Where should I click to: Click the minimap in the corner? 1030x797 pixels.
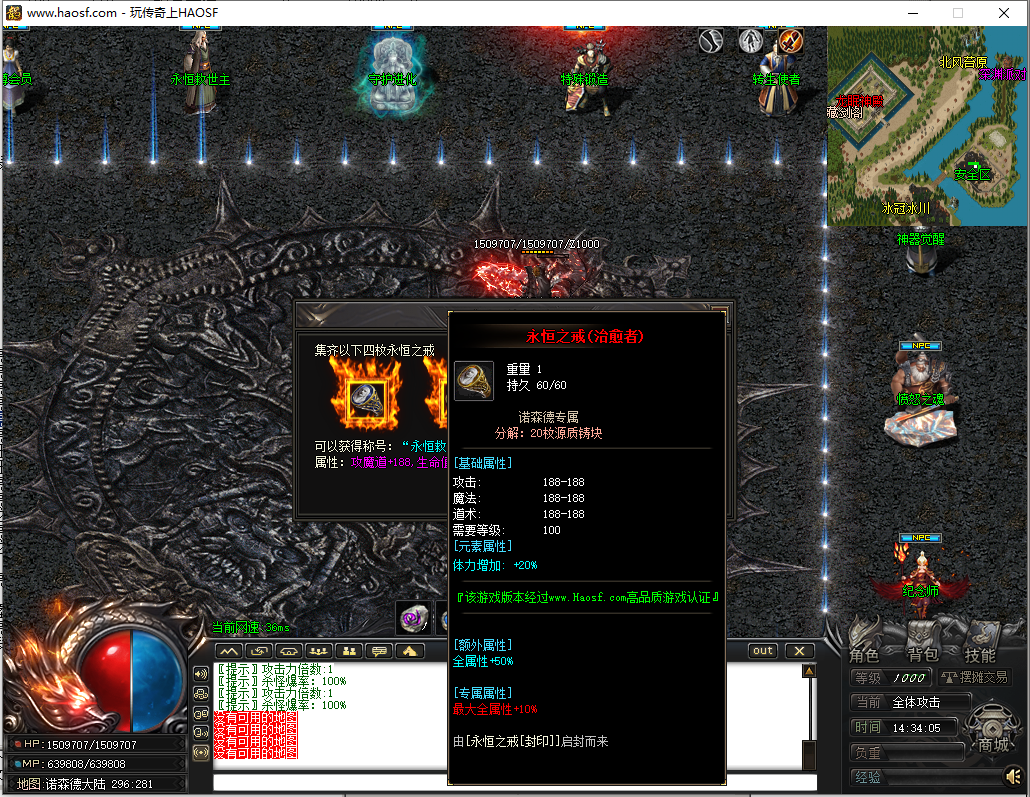(925, 127)
